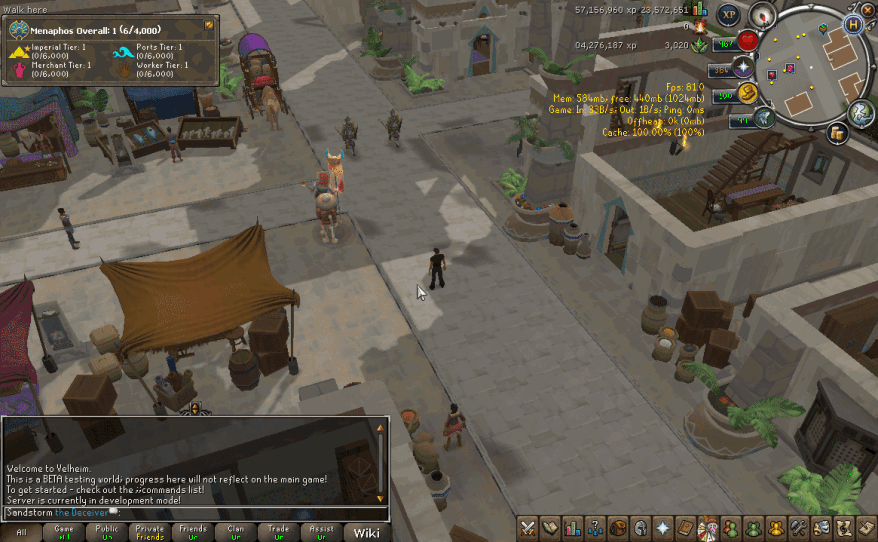
Task: Toggle the Public chat filter
Action: point(107,532)
